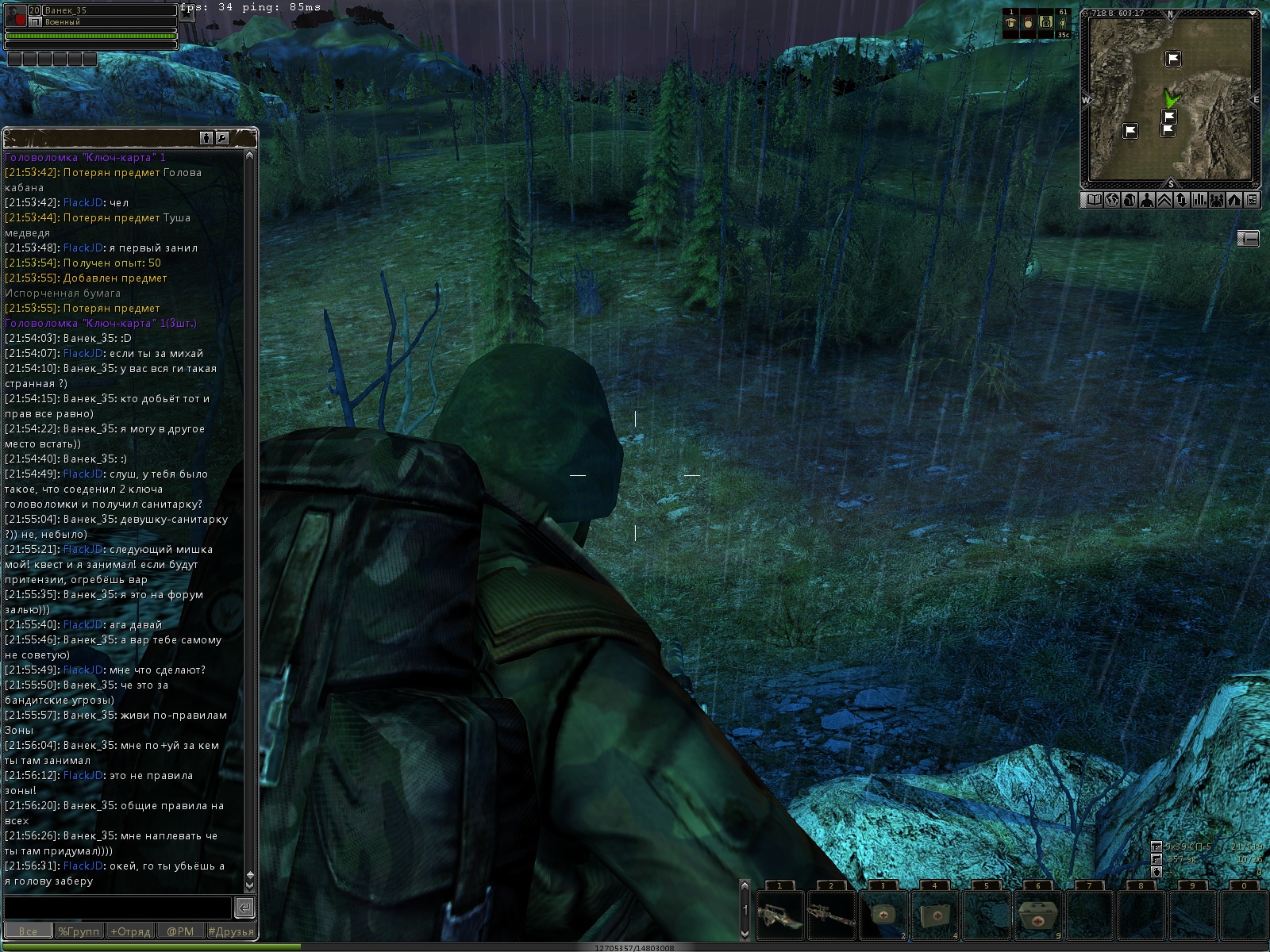1270x952 pixels.
Task: Click the chat message input field
Action: (117, 908)
